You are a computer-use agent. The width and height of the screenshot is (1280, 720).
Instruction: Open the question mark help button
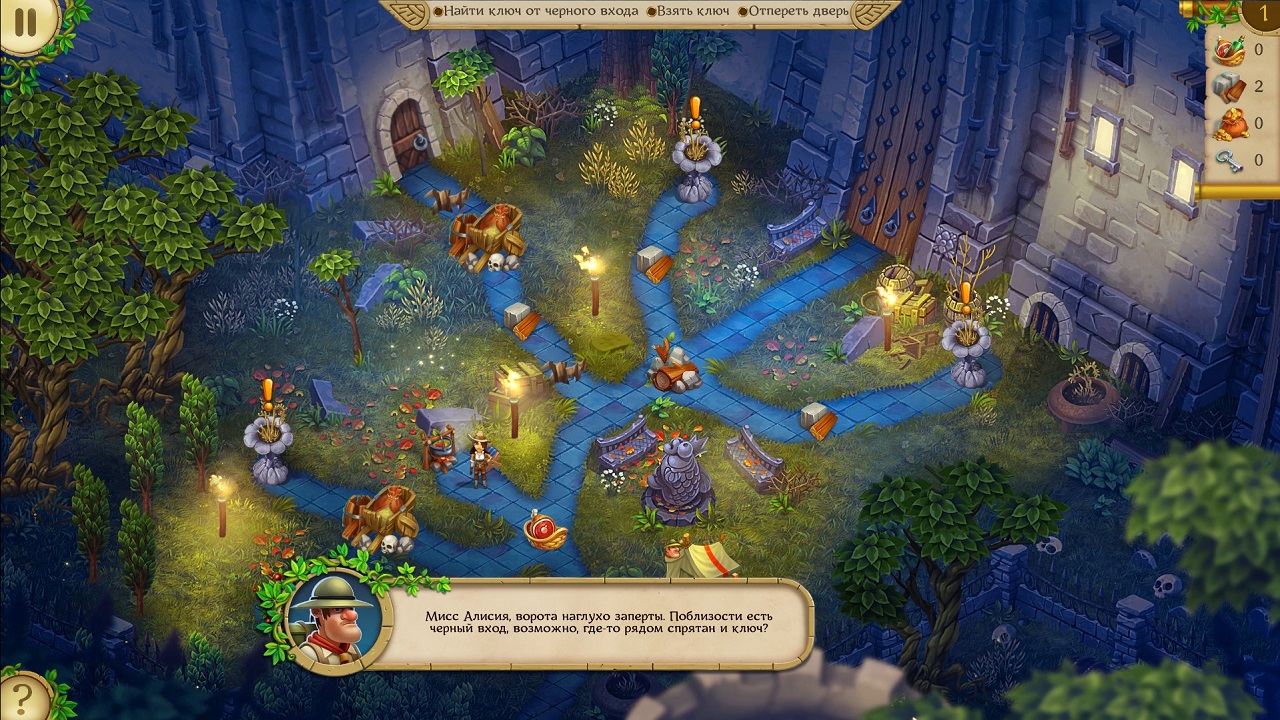[x=22, y=695]
